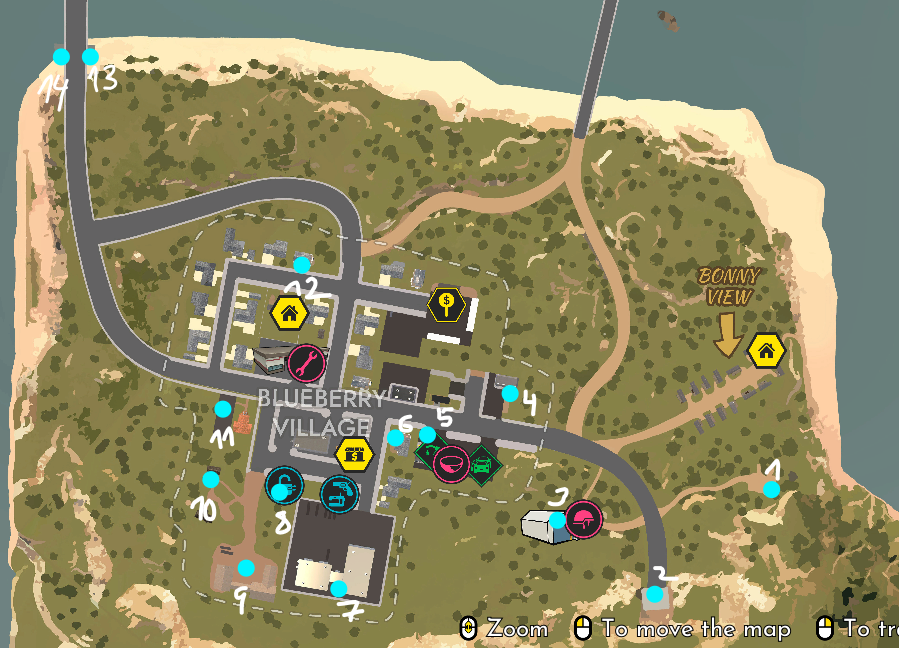Image resolution: width=899 pixels, height=648 pixels.
Task: Select the yellow dollar-sign pin marker
Action: (x=446, y=303)
